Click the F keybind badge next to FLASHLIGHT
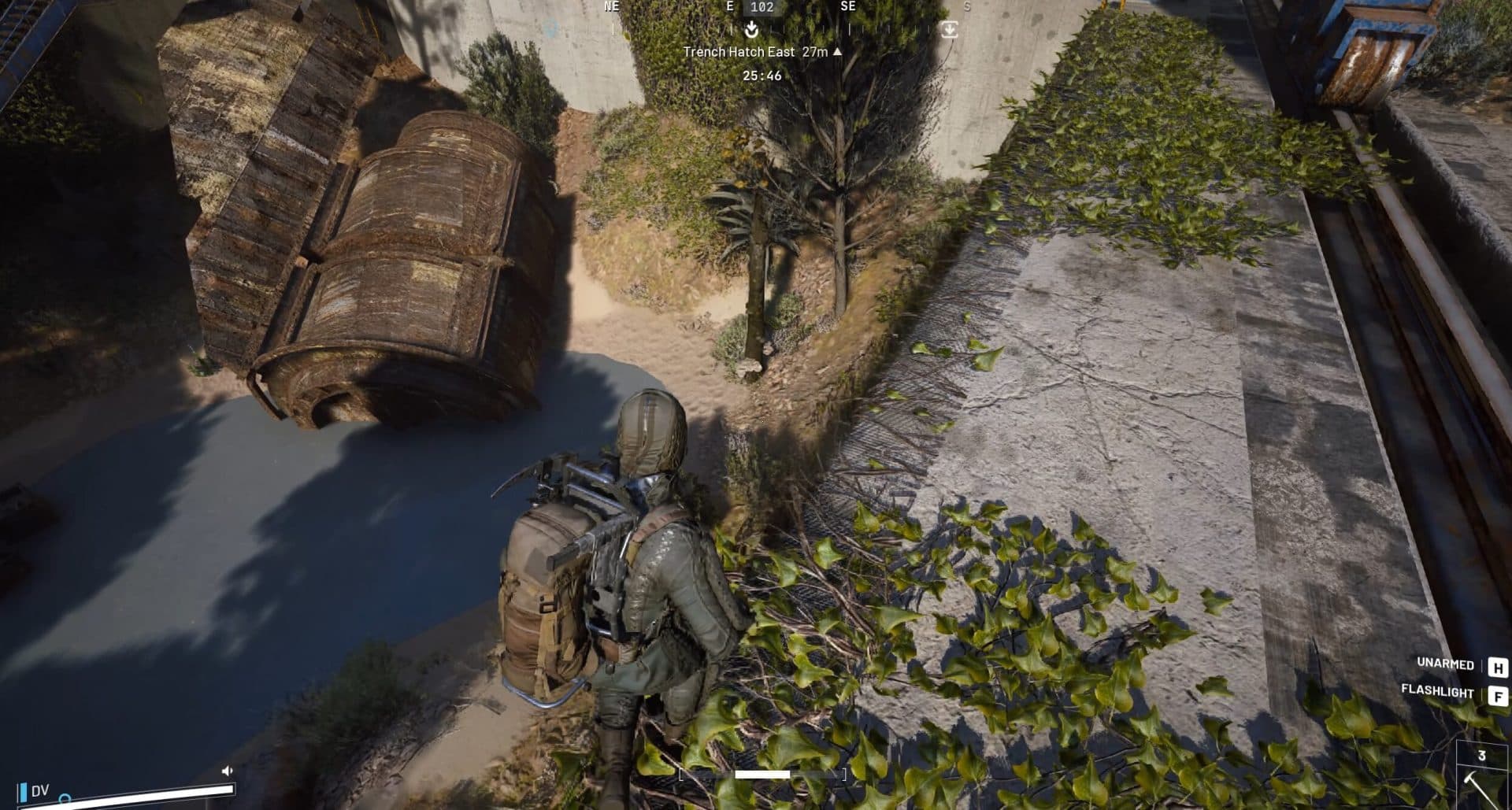Viewport: 1512px width, 810px height. click(1500, 693)
